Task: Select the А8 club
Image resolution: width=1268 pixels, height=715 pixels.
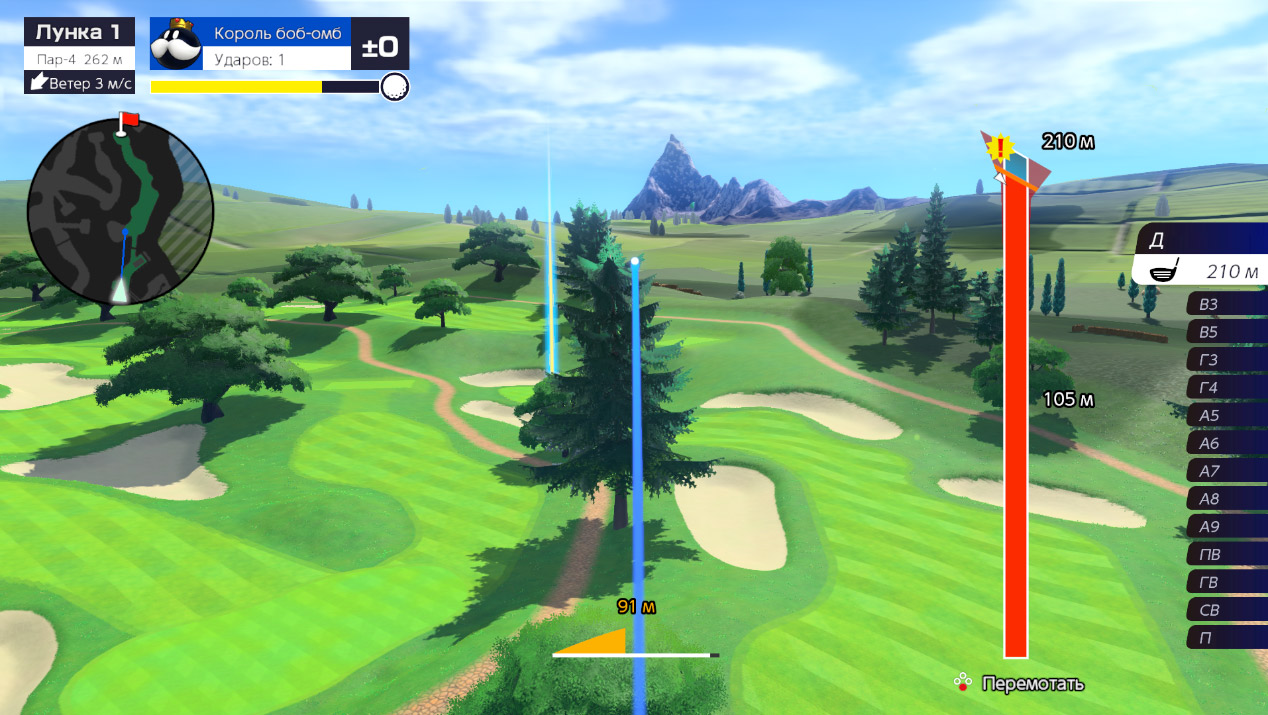Action: (1226, 499)
